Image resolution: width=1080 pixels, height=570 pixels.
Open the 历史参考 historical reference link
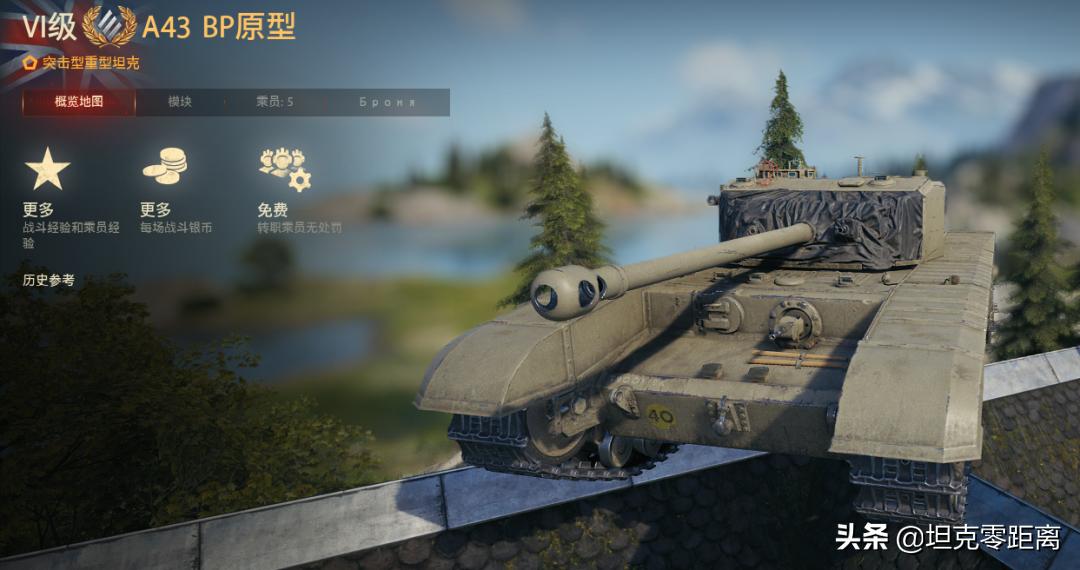(48, 280)
